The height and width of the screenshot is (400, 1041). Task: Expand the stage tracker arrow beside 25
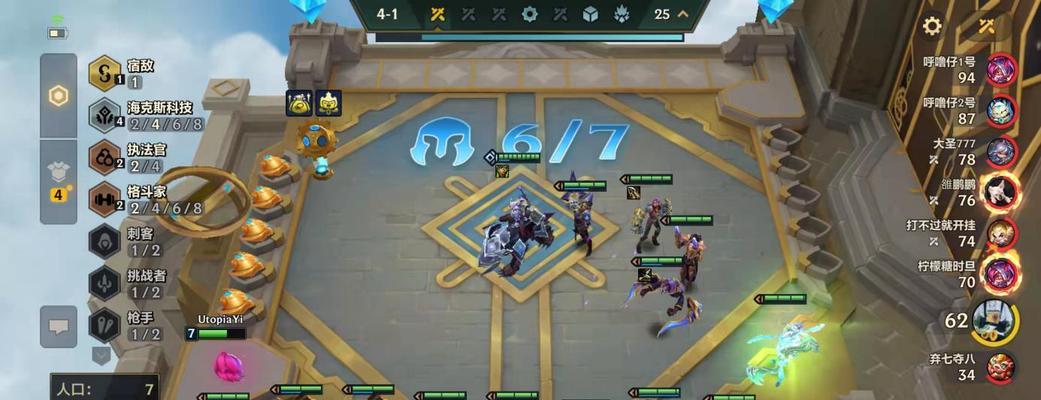(x=684, y=14)
